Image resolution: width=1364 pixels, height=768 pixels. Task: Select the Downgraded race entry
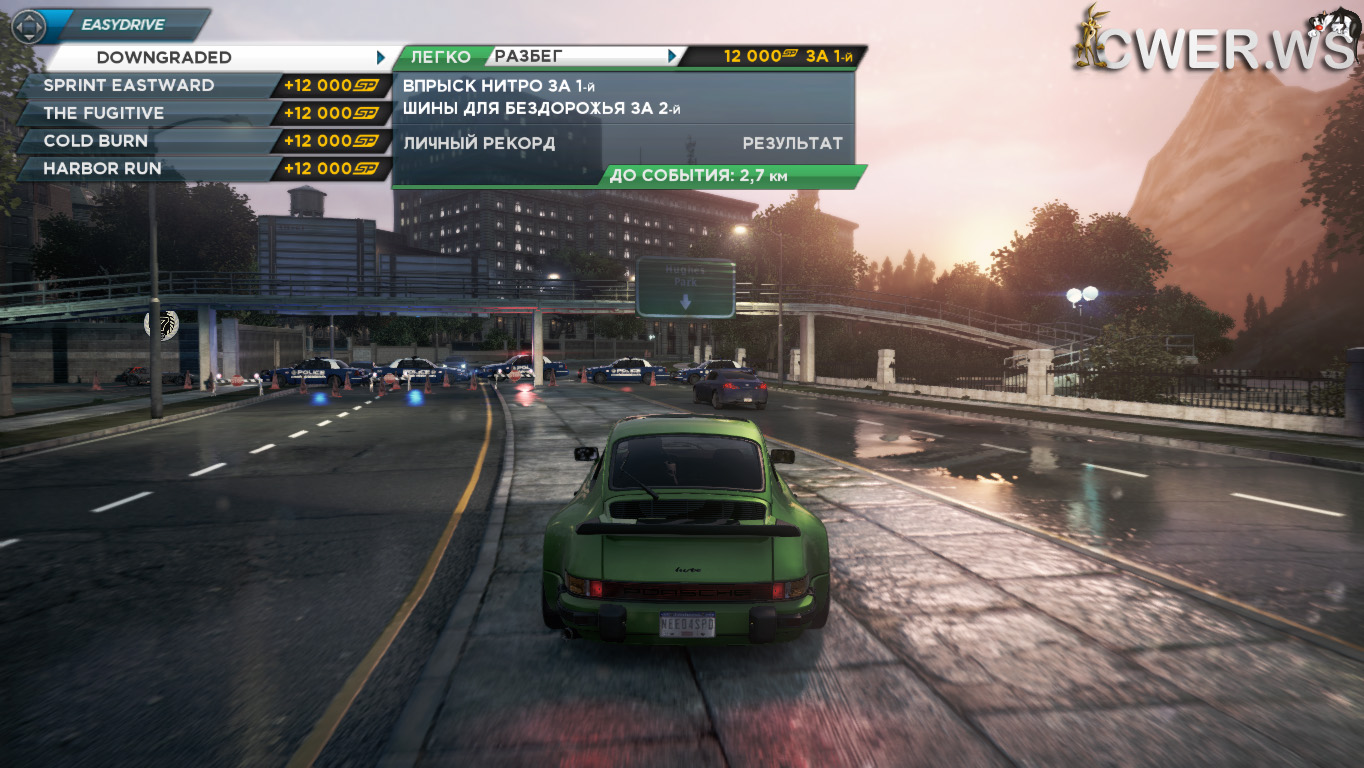(165, 58)
